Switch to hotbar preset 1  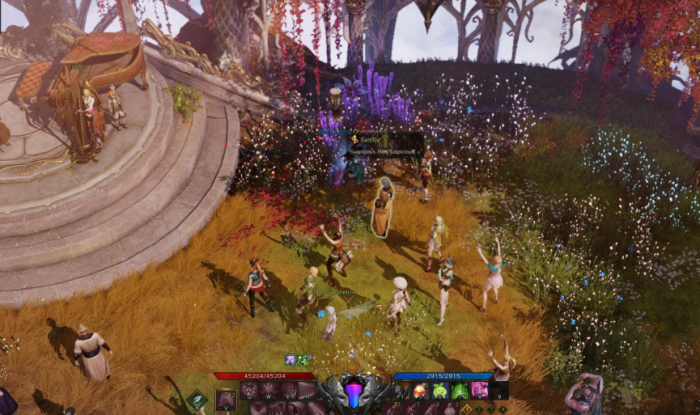(466, 408)
